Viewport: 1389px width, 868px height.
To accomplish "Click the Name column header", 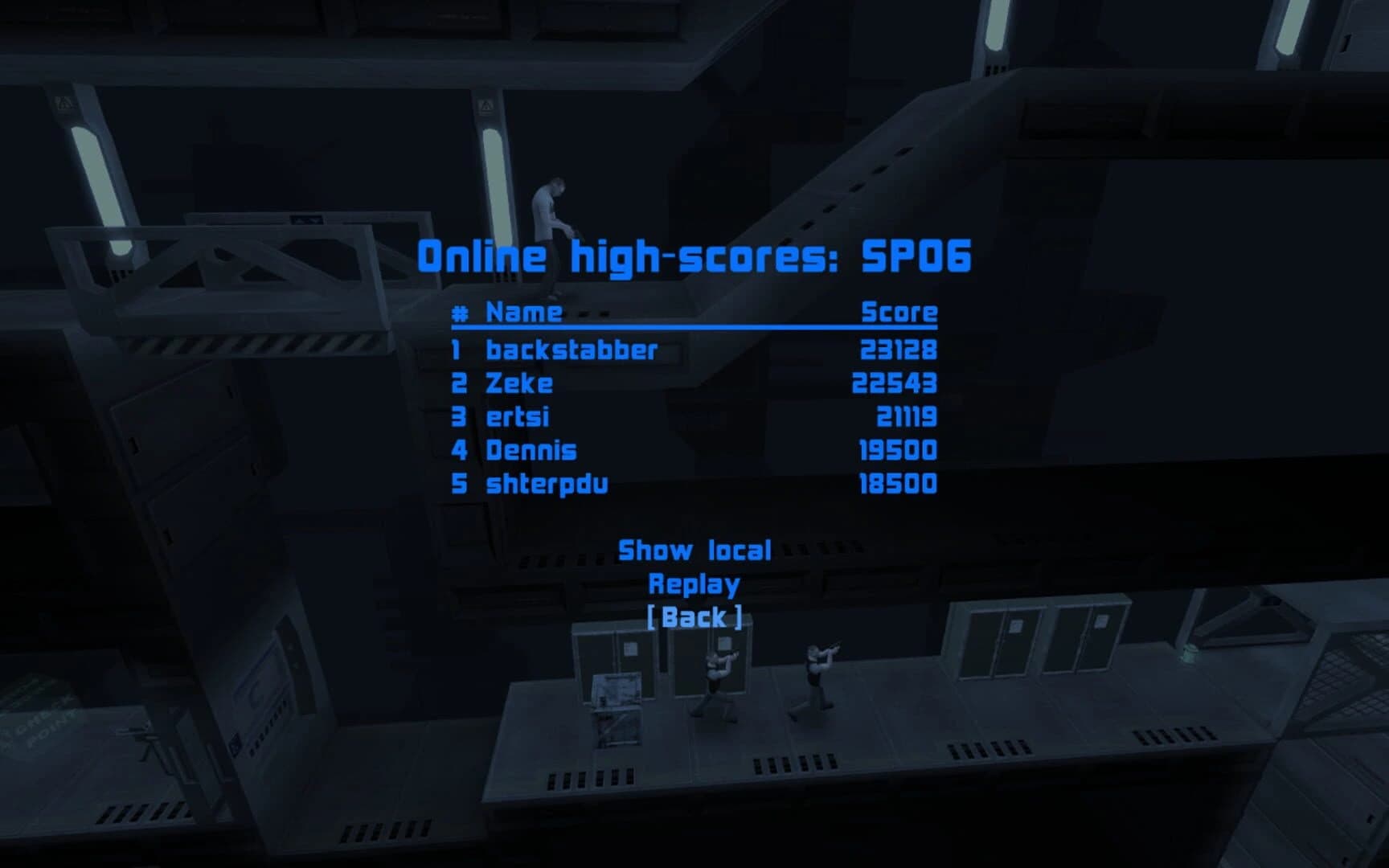I will pyautogui.click(x=521, y=313).
